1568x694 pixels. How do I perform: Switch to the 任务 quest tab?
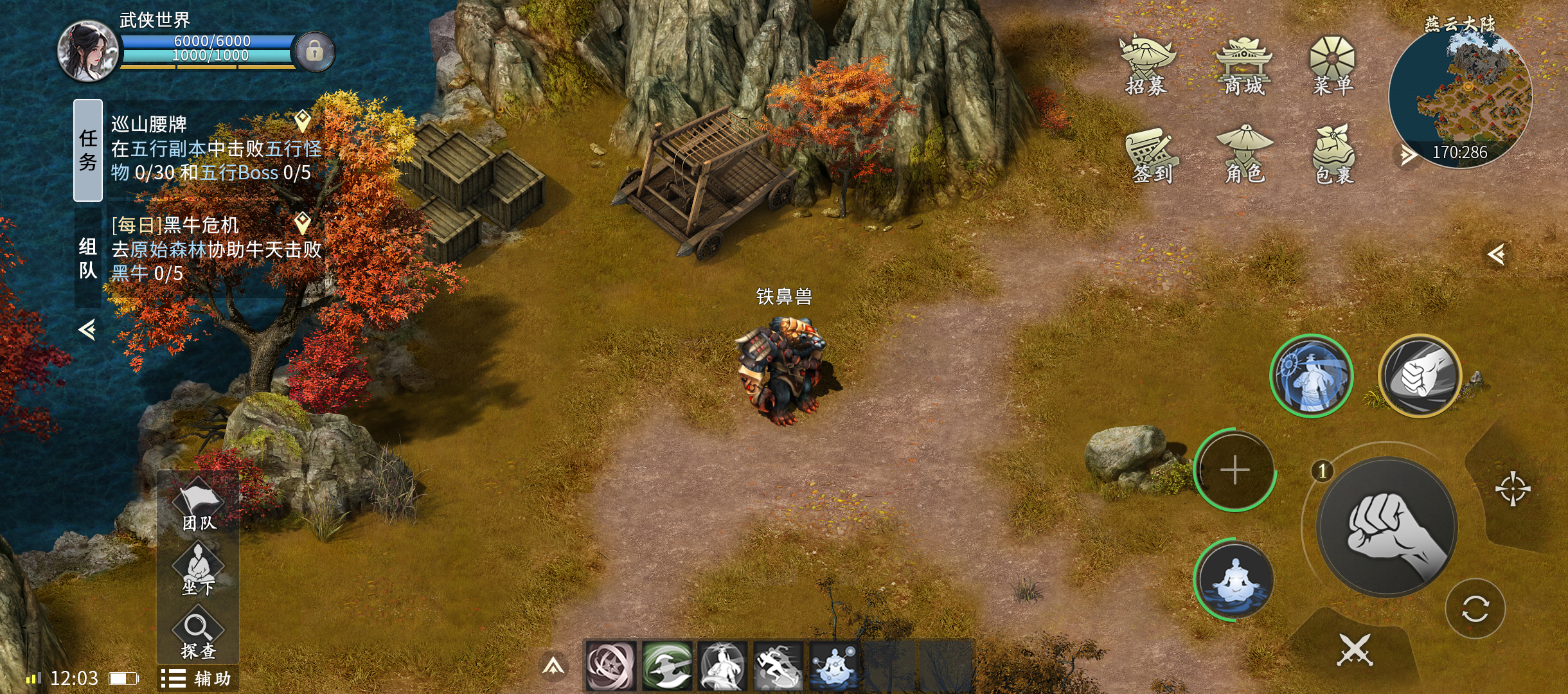[x=88, y=150]
